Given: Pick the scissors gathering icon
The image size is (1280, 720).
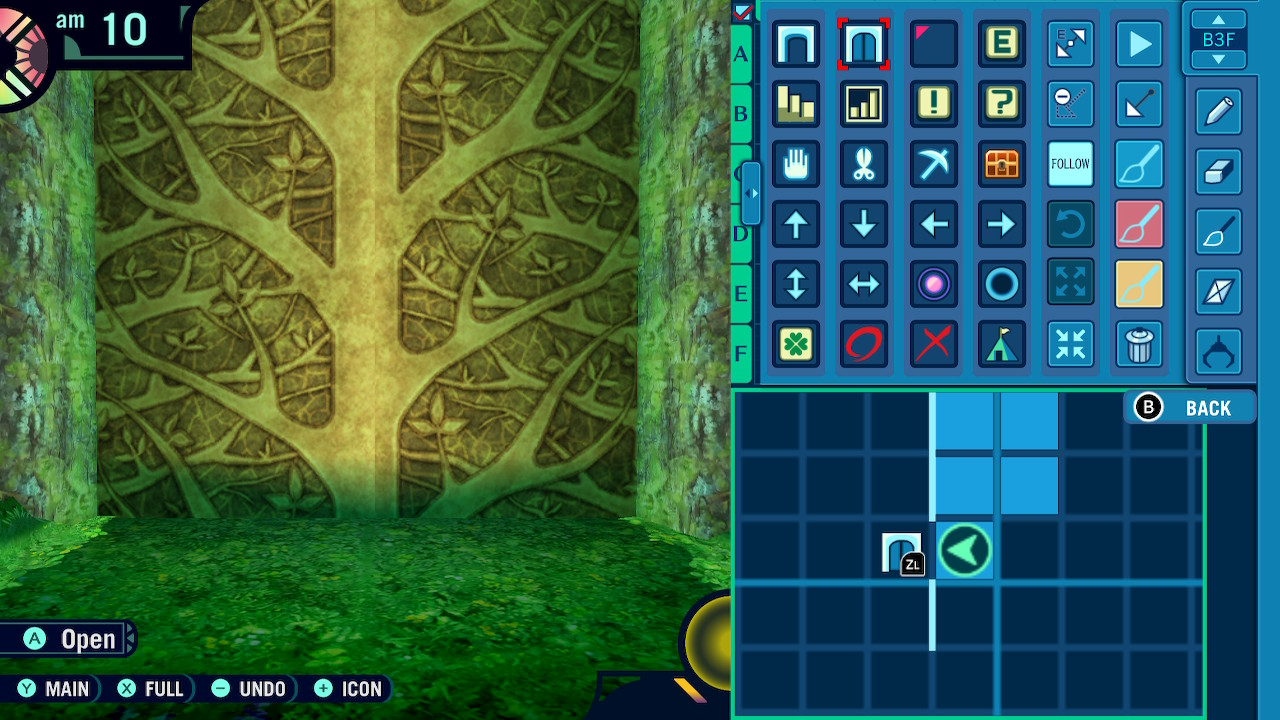Looking at the screenshot, I should tap(864, 164).
